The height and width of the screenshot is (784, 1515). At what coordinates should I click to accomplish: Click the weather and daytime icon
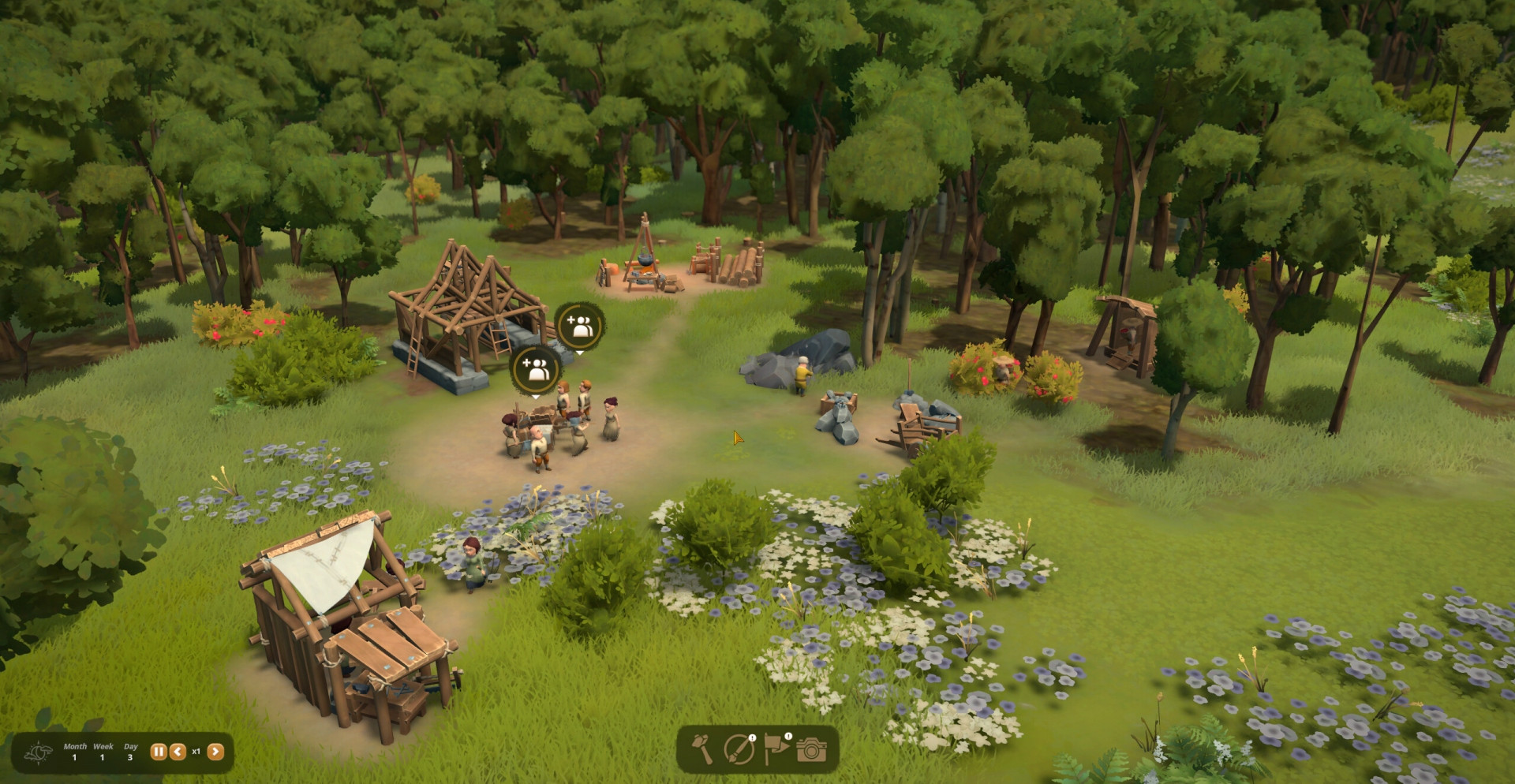click(x=38, y=752)
